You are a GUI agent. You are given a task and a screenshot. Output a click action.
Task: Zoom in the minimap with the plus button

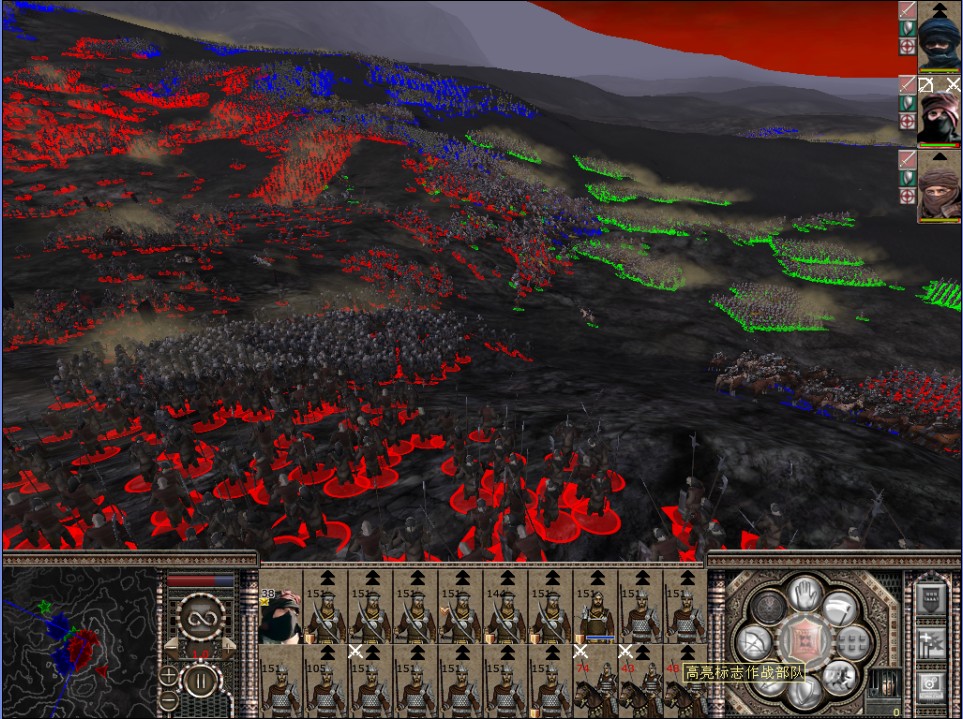pos(169,674)
